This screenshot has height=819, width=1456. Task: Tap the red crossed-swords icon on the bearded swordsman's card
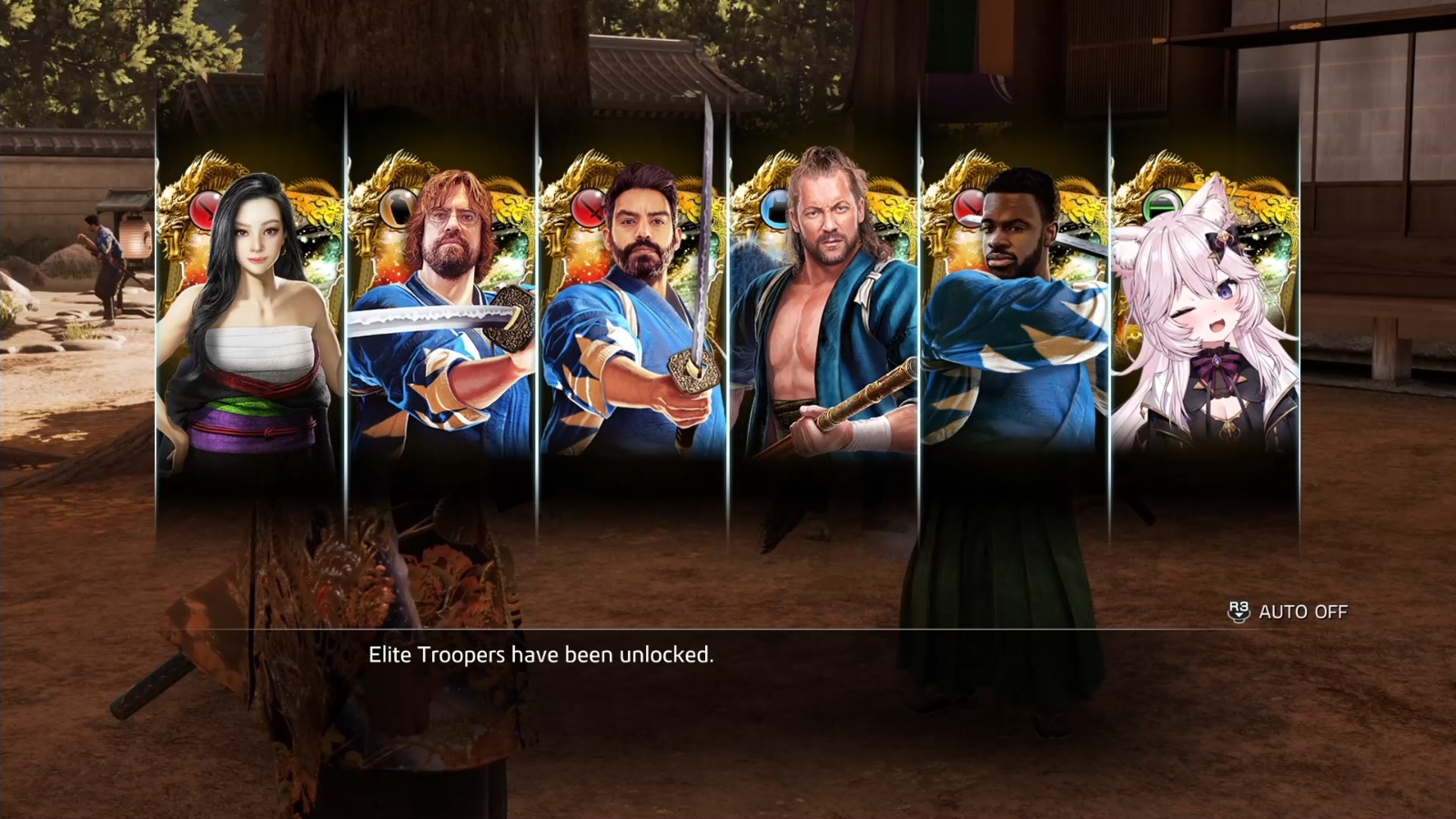click(588, 209)
